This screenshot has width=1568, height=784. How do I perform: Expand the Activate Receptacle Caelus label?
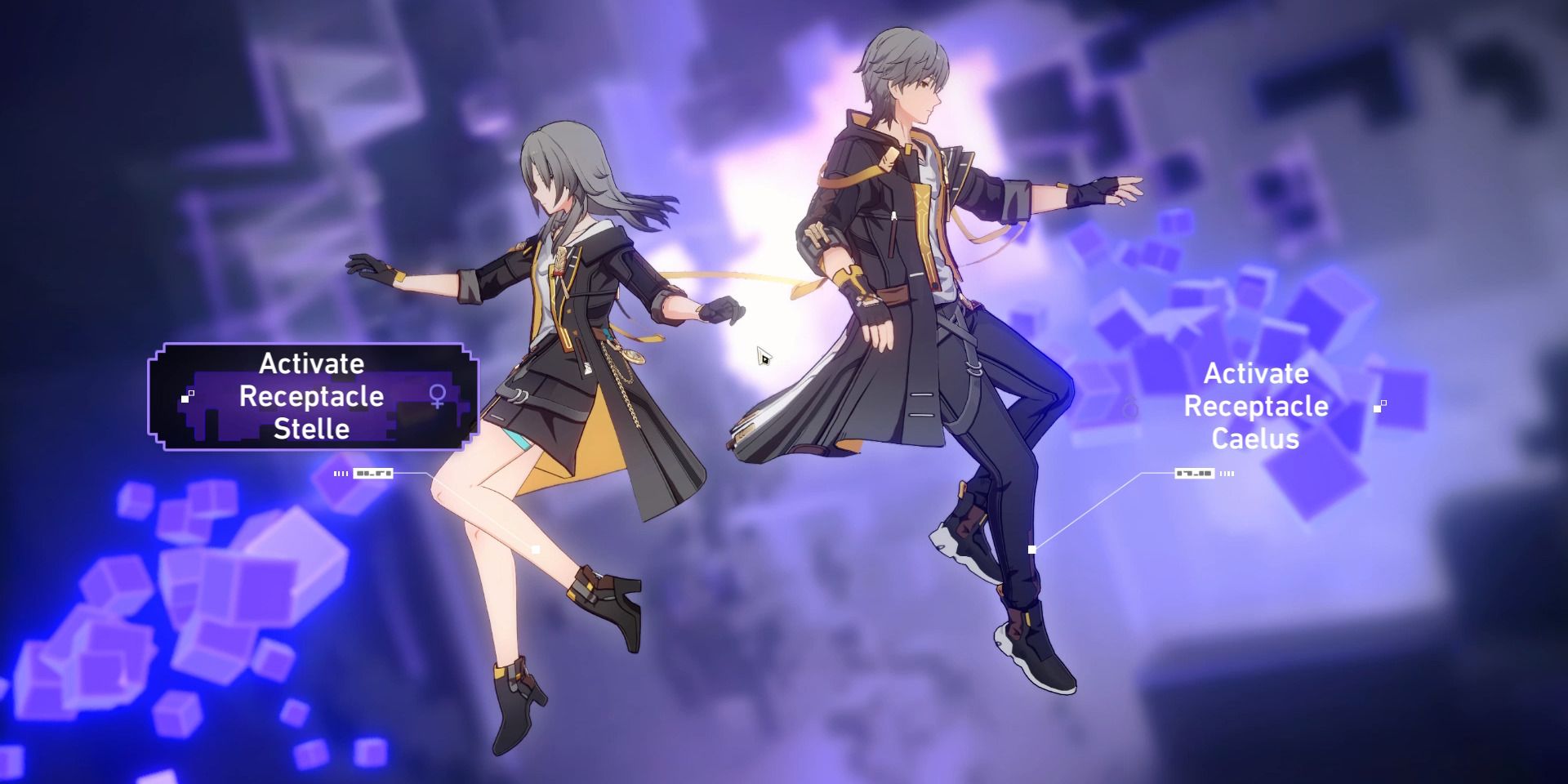(x=1258, y=406)
